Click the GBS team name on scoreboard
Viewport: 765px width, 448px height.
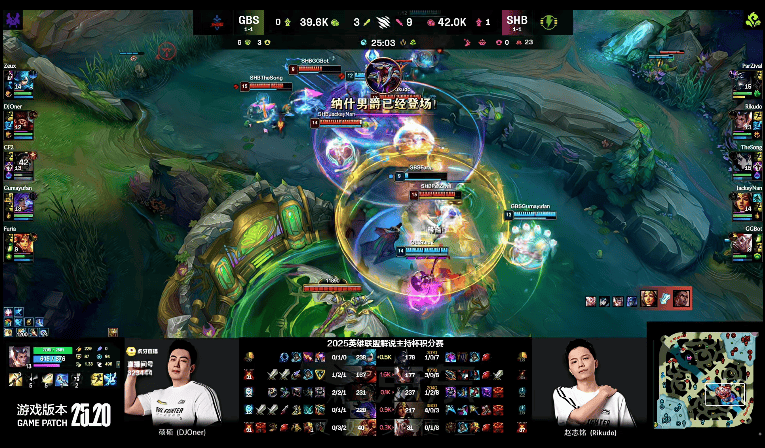[248, 19]
